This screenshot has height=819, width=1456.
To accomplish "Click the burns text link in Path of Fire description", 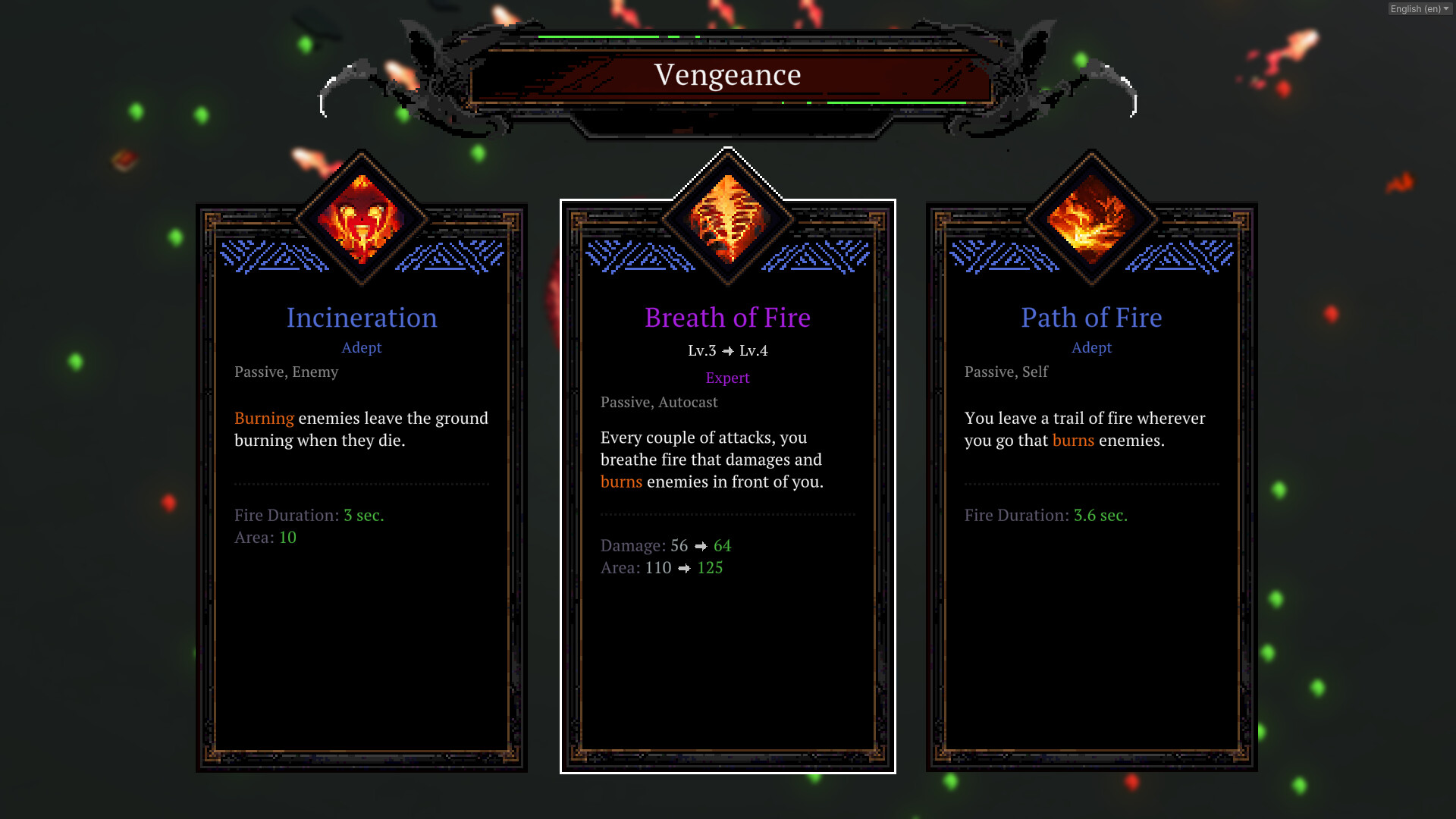I will tap(1072, 441).
